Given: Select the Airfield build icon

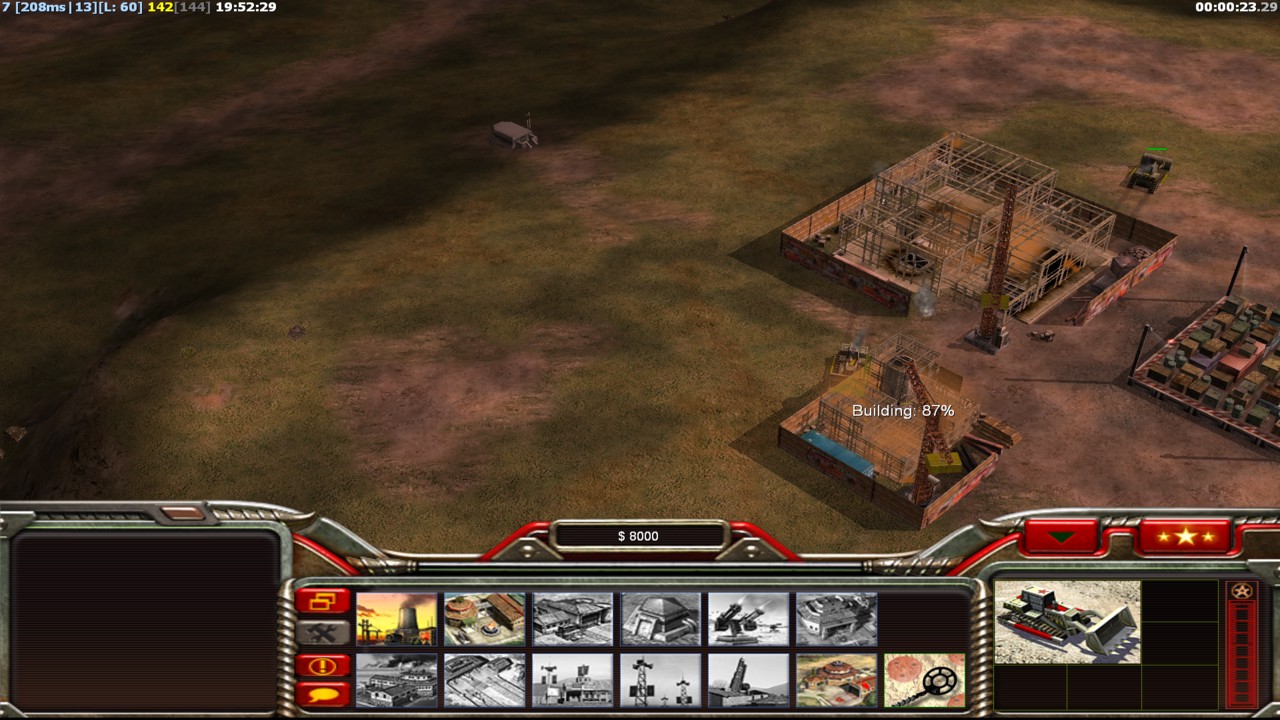Looking at the screenshot, I should click(x=484, y=680).
